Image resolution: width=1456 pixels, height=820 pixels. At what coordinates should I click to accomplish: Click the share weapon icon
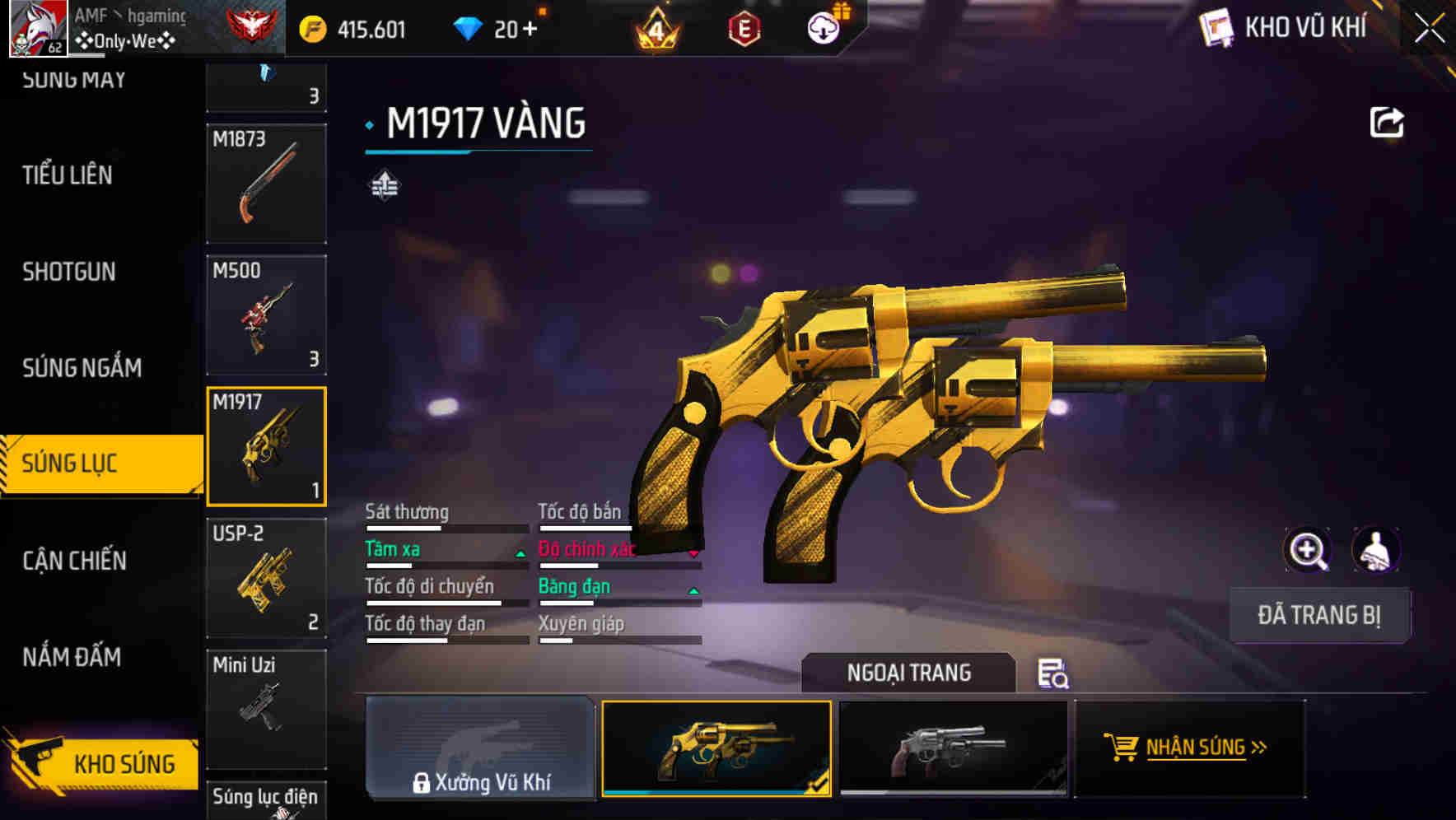1387,122
